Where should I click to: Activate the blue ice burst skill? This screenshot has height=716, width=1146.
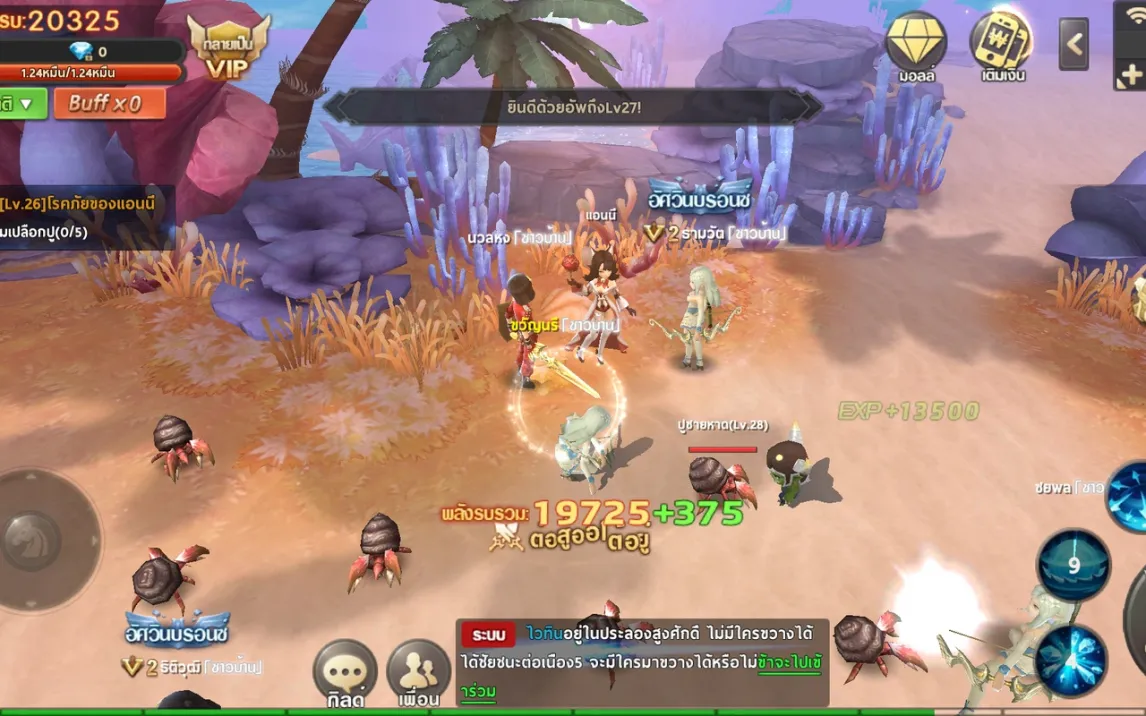click(1071, 661)
